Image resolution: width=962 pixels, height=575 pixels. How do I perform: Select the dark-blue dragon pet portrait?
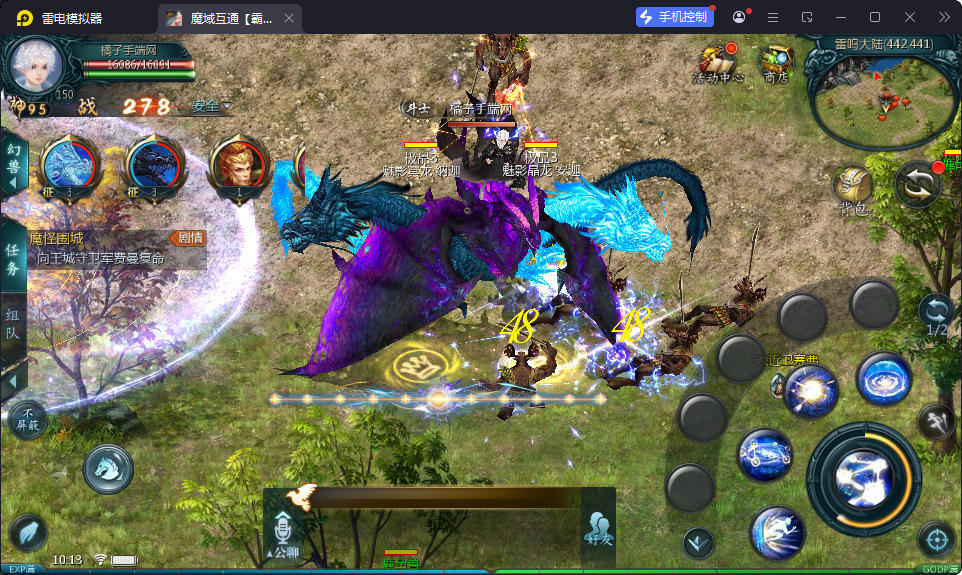155,164
